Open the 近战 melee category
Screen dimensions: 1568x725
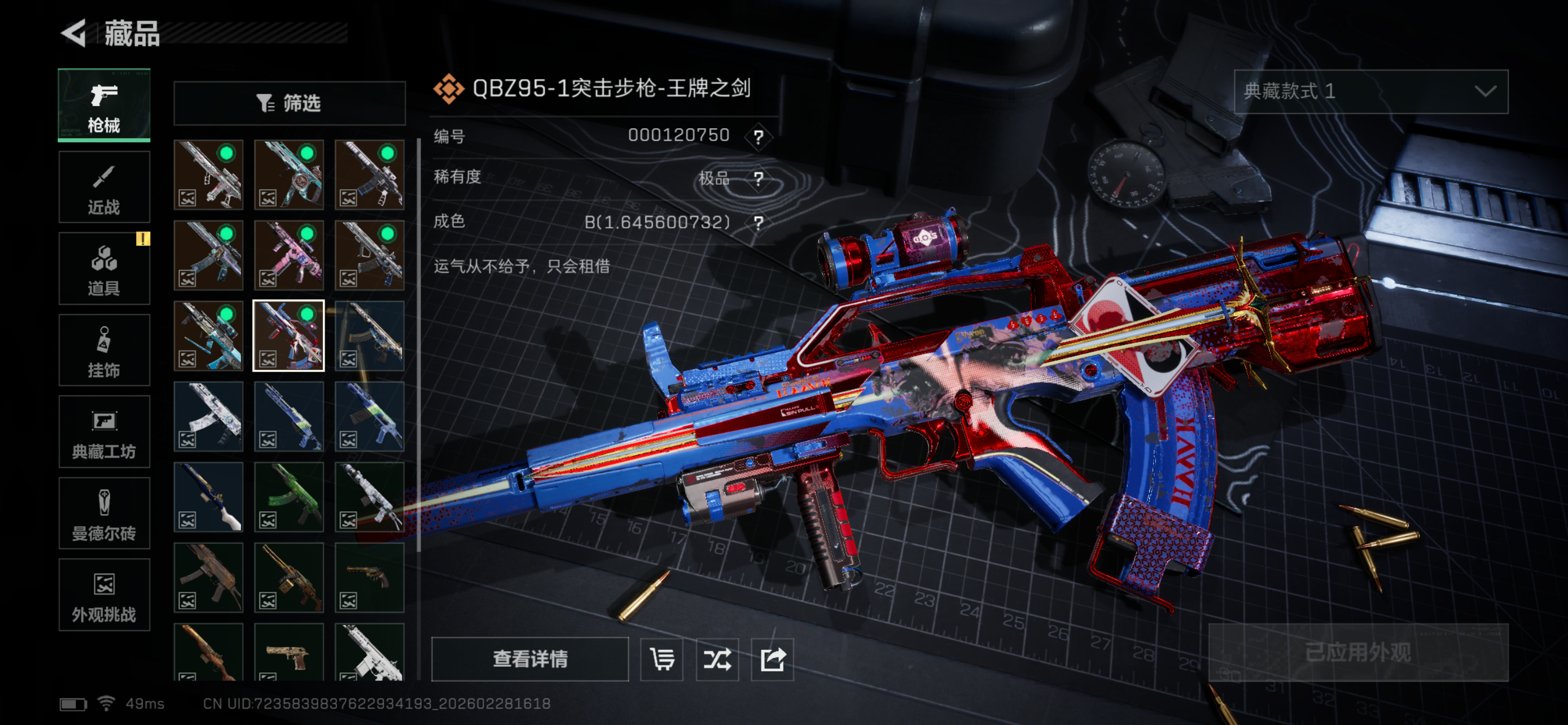click(x=104, y=187)
